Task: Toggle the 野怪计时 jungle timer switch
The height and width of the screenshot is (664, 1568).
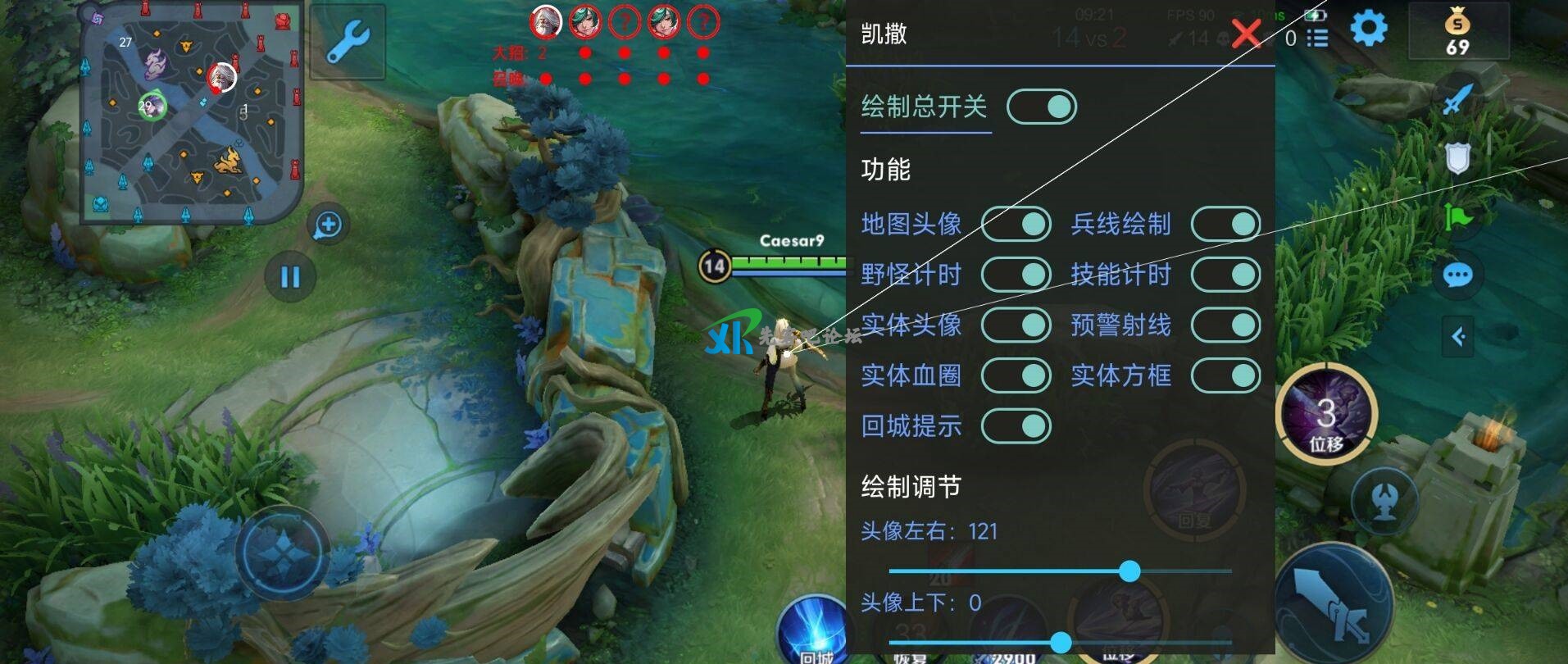Action: point(1016,275)
